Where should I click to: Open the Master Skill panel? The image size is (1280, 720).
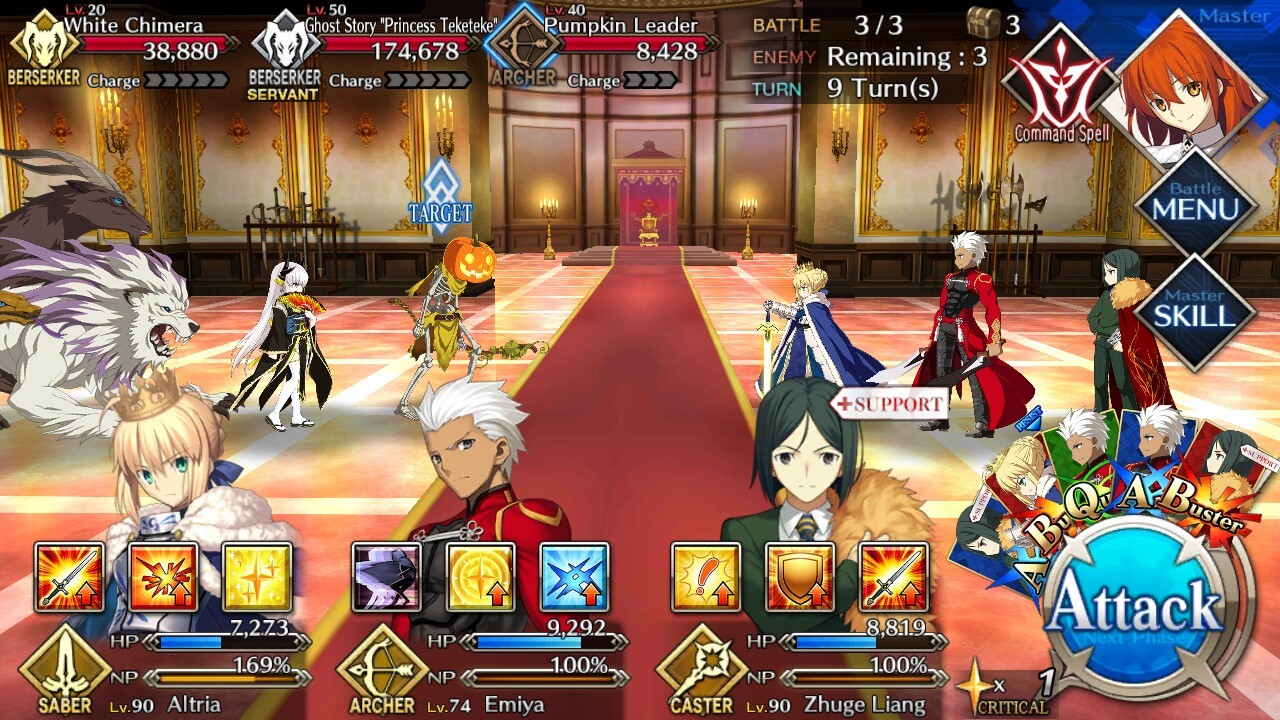(x=1195, y=312)
